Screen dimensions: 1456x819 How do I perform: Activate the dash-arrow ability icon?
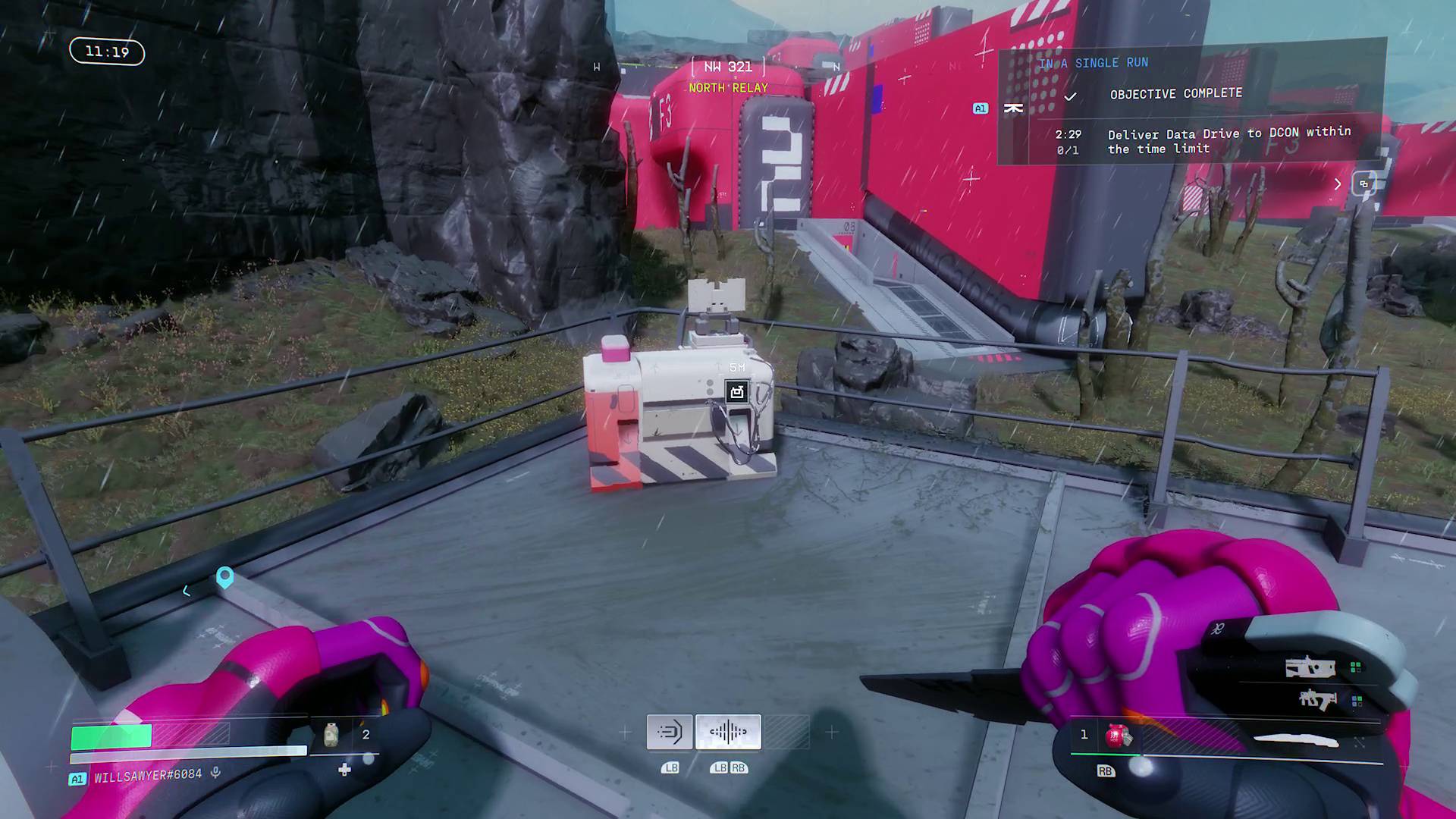[x=670, y=732]
